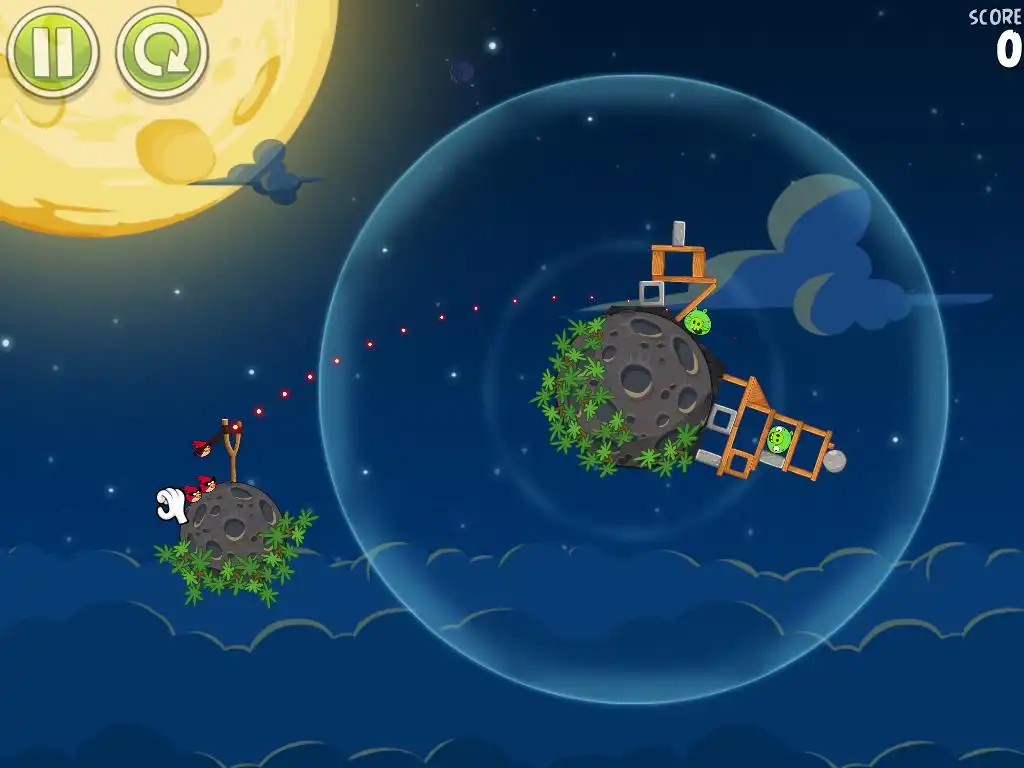Restart the level using the circular arrow button
The width and height of the screenshot is (1024, 768).
coord(162,52)
